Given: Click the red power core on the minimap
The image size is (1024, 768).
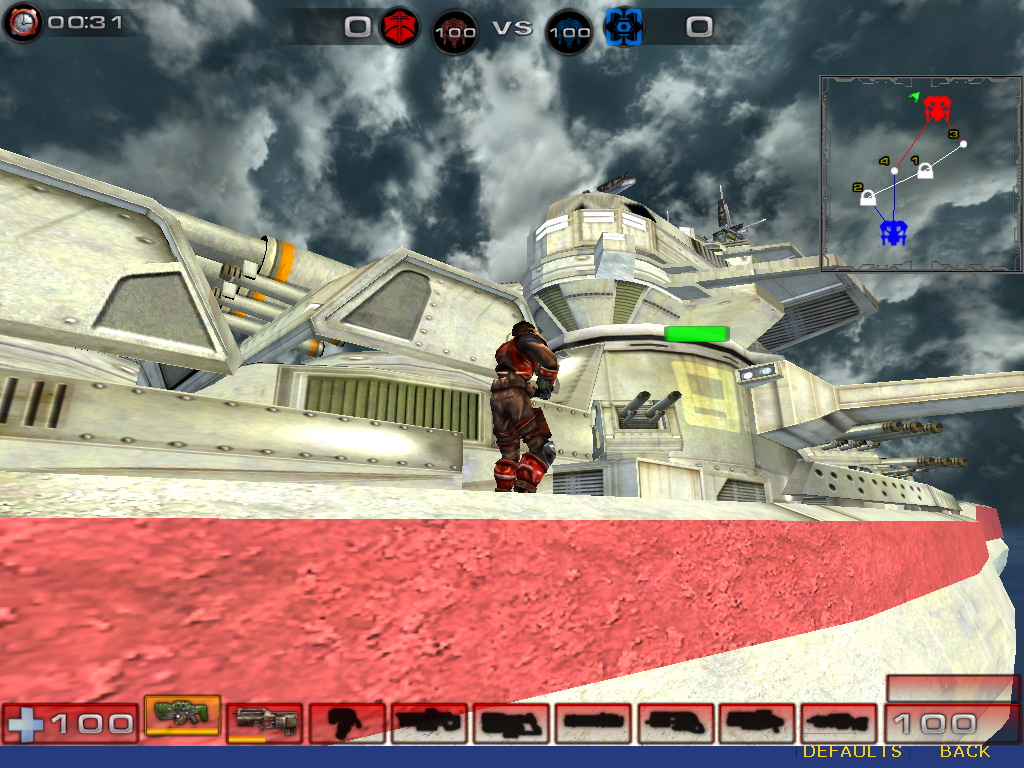Looking at the screenshot, I should point(937,109).
